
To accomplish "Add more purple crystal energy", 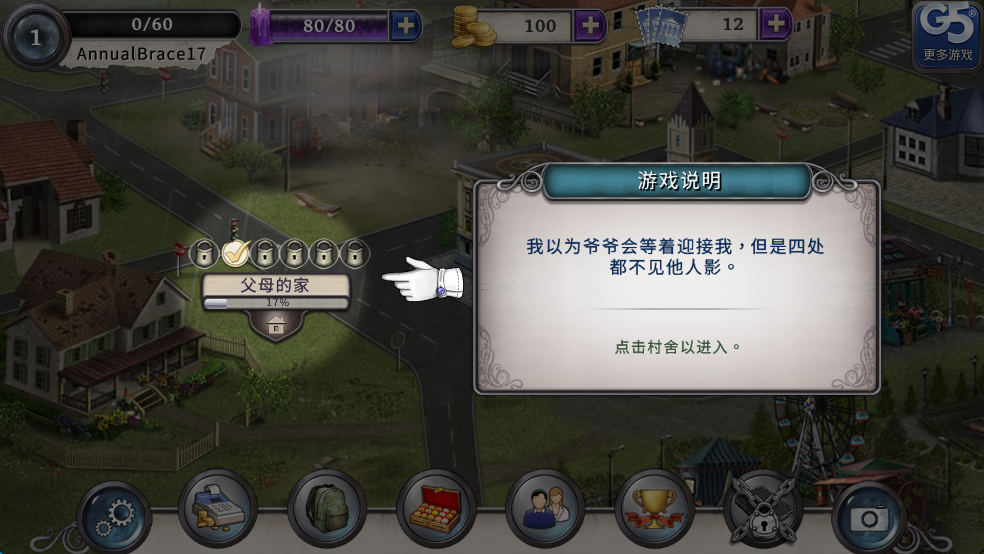I will pyautogui.click(x=405, y=25).
